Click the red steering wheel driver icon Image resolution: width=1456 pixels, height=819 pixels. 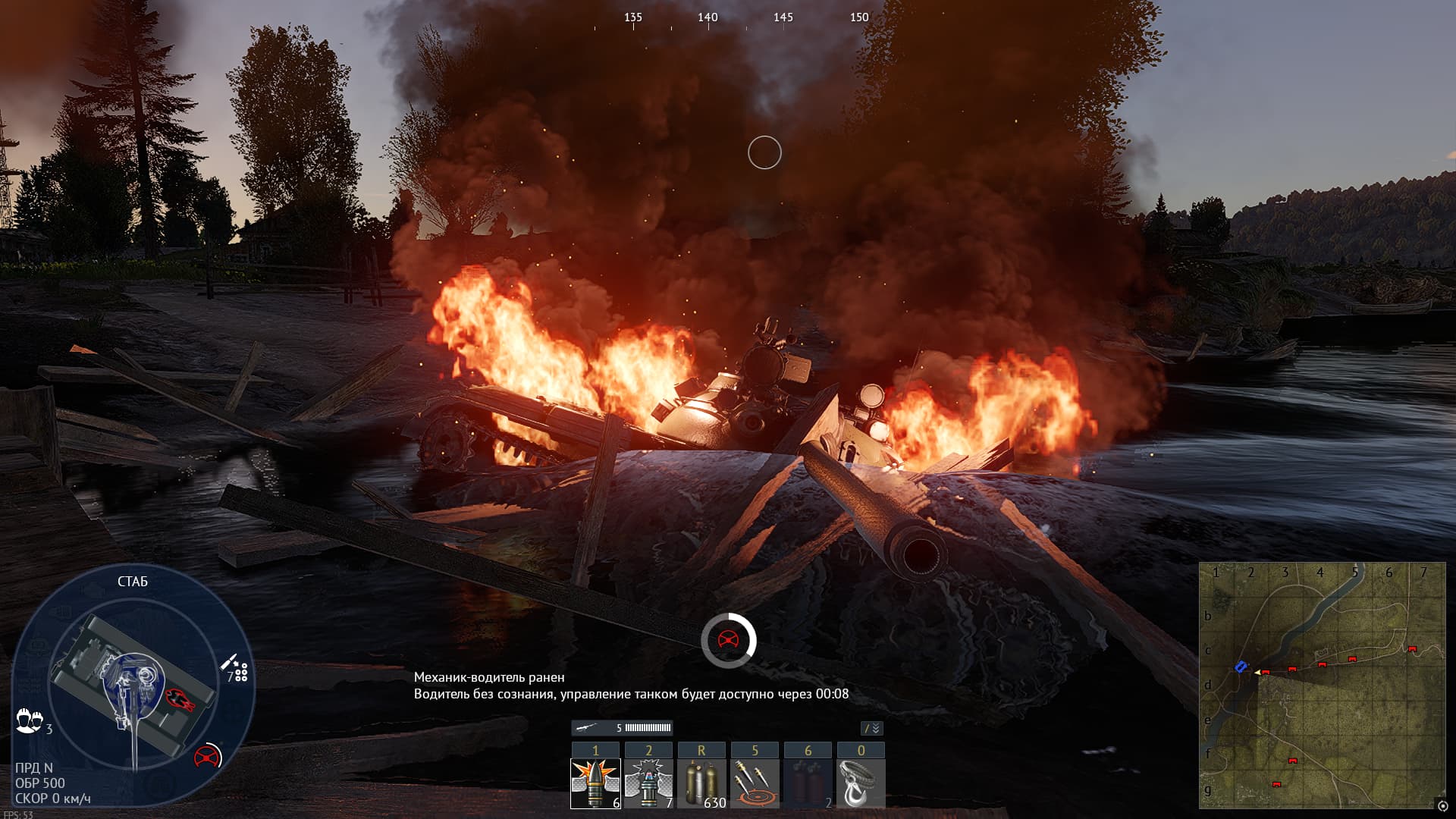[207, 756]
